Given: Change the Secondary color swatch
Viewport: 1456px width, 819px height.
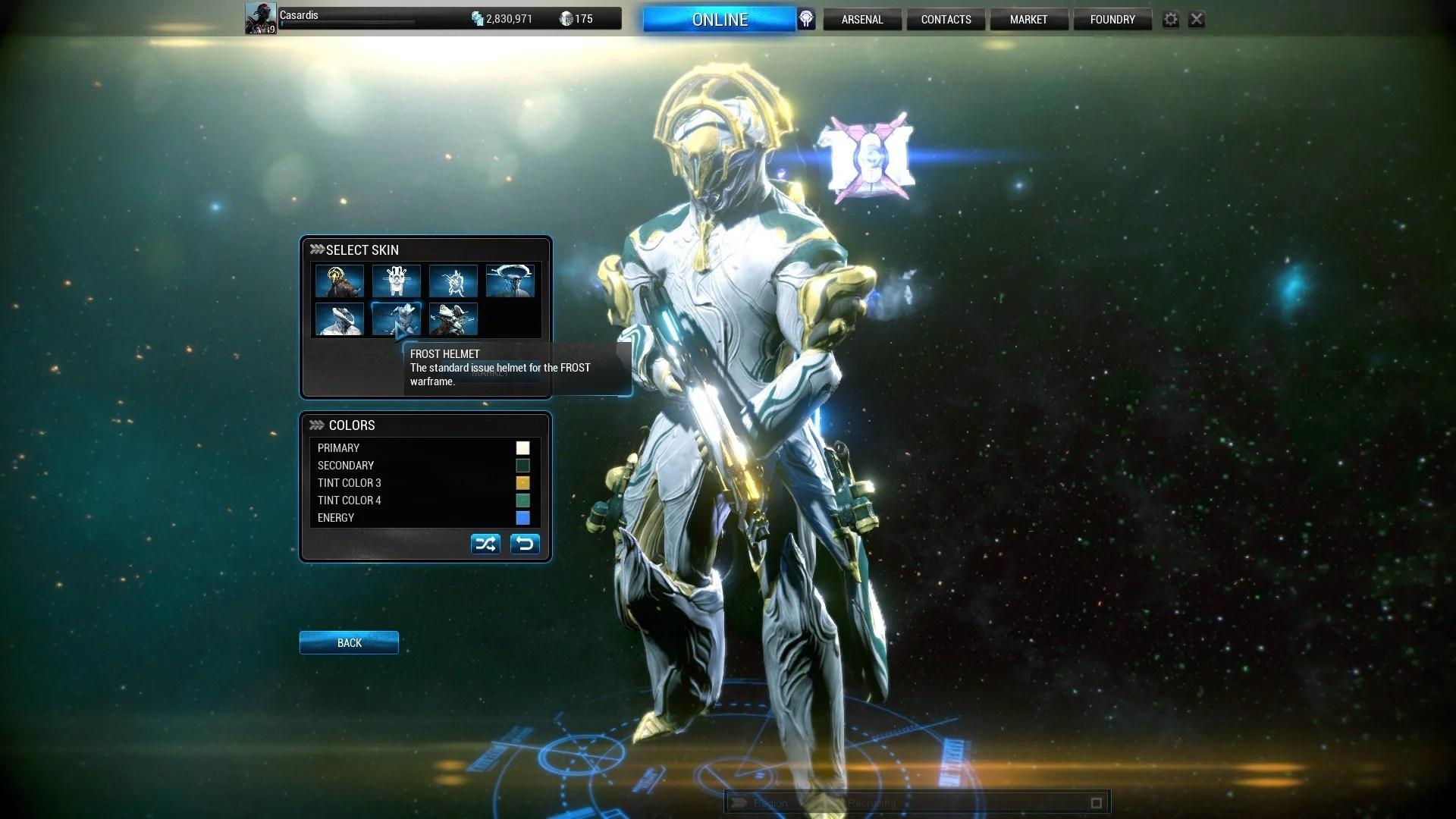Looking at the screenshot, I should [522, 466].
